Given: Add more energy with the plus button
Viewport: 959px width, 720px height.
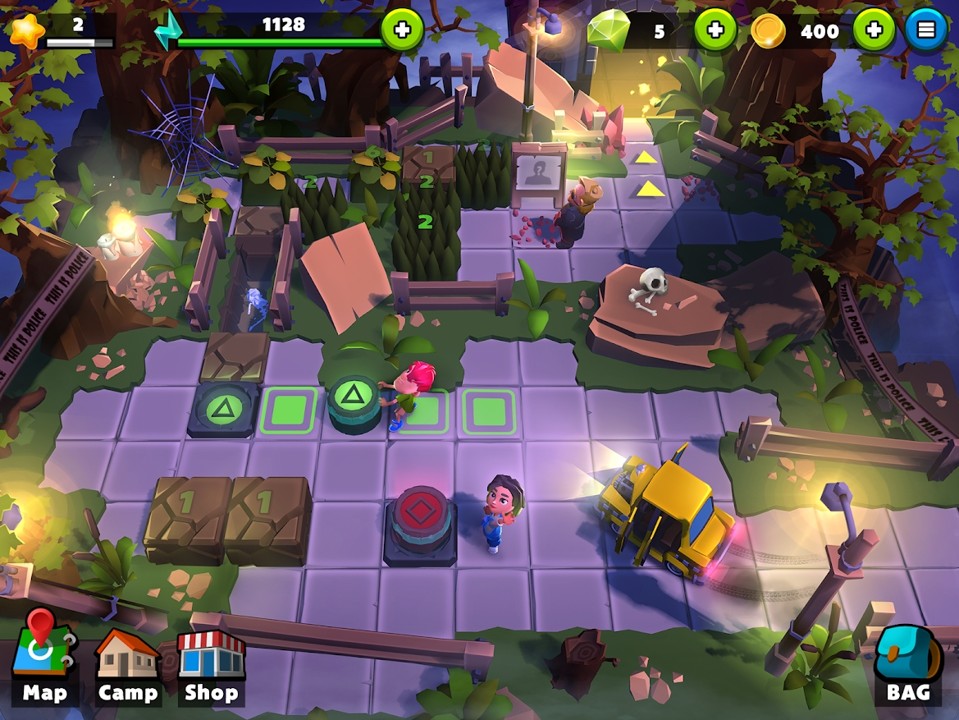Looking at the screenshot, I should tap(402, 30).
